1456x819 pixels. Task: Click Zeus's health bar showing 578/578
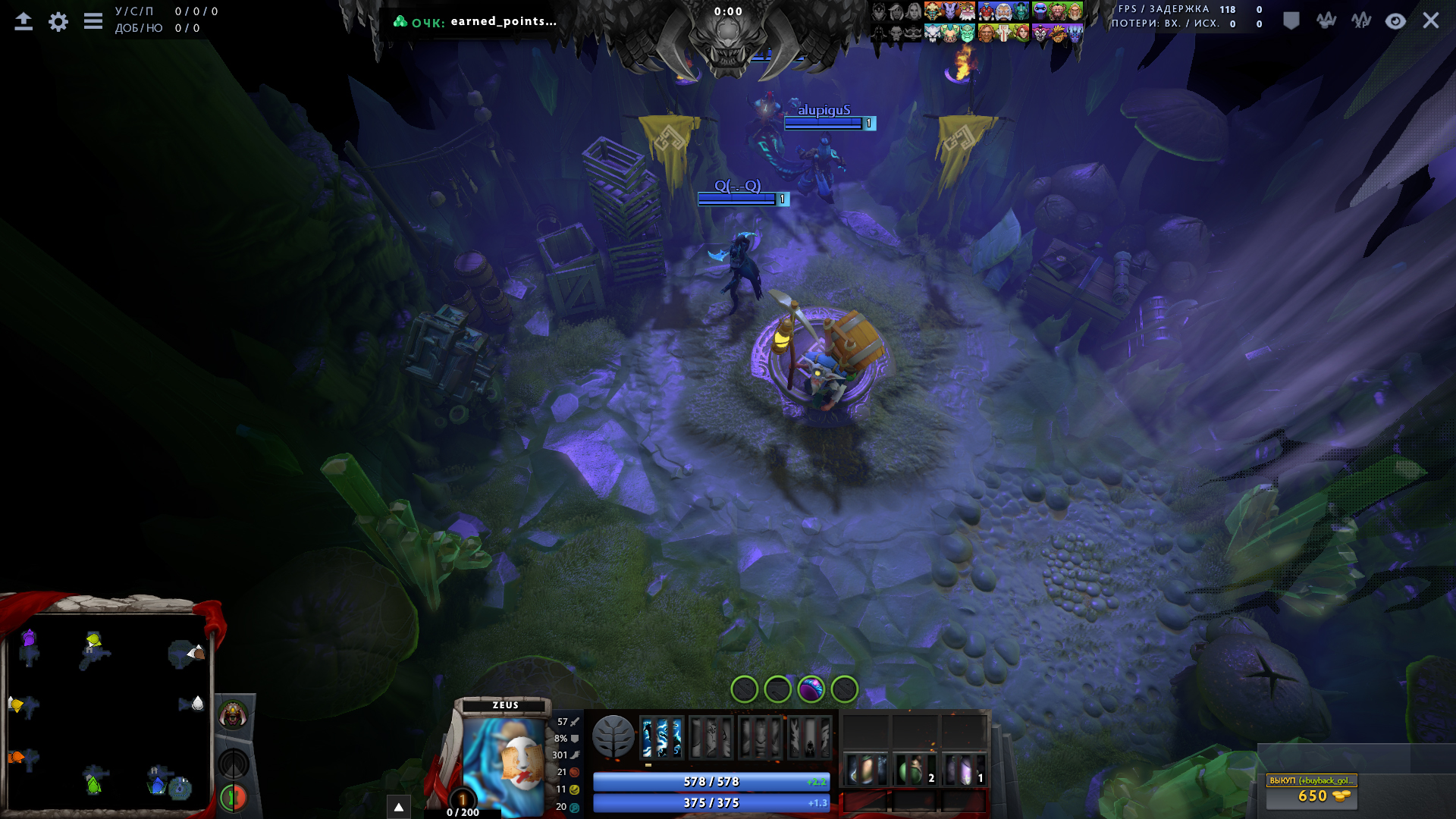tap(711, 780)
